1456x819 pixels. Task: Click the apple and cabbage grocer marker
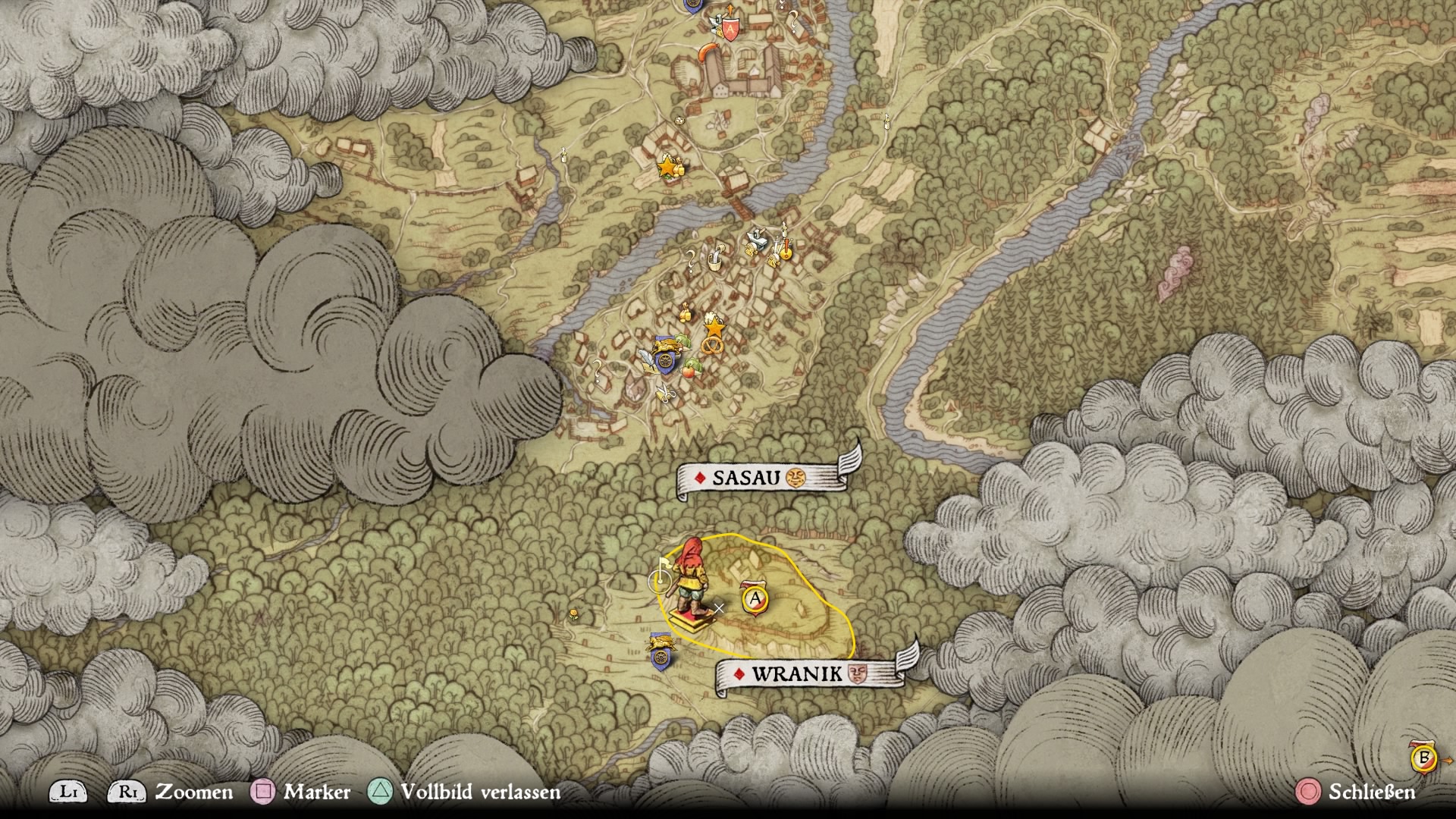[x=689, y=369]
